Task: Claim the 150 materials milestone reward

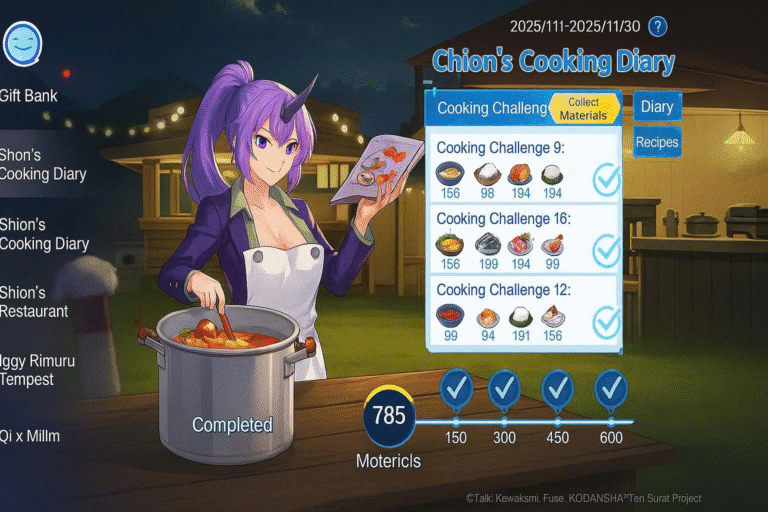Action: pyautogui.click(x=456, y=388)
